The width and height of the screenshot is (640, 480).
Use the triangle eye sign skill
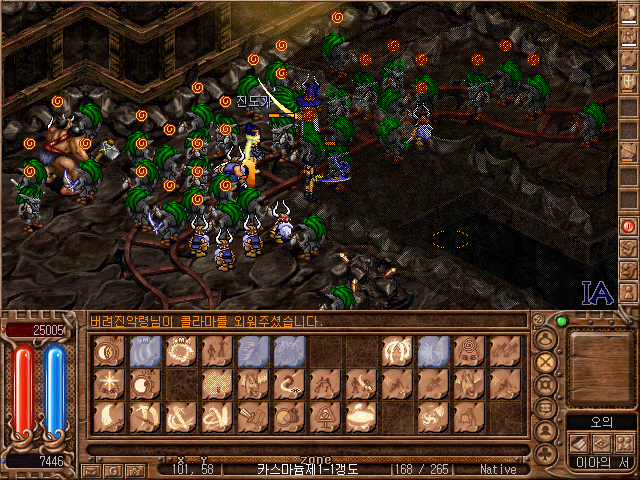point(324,416)
